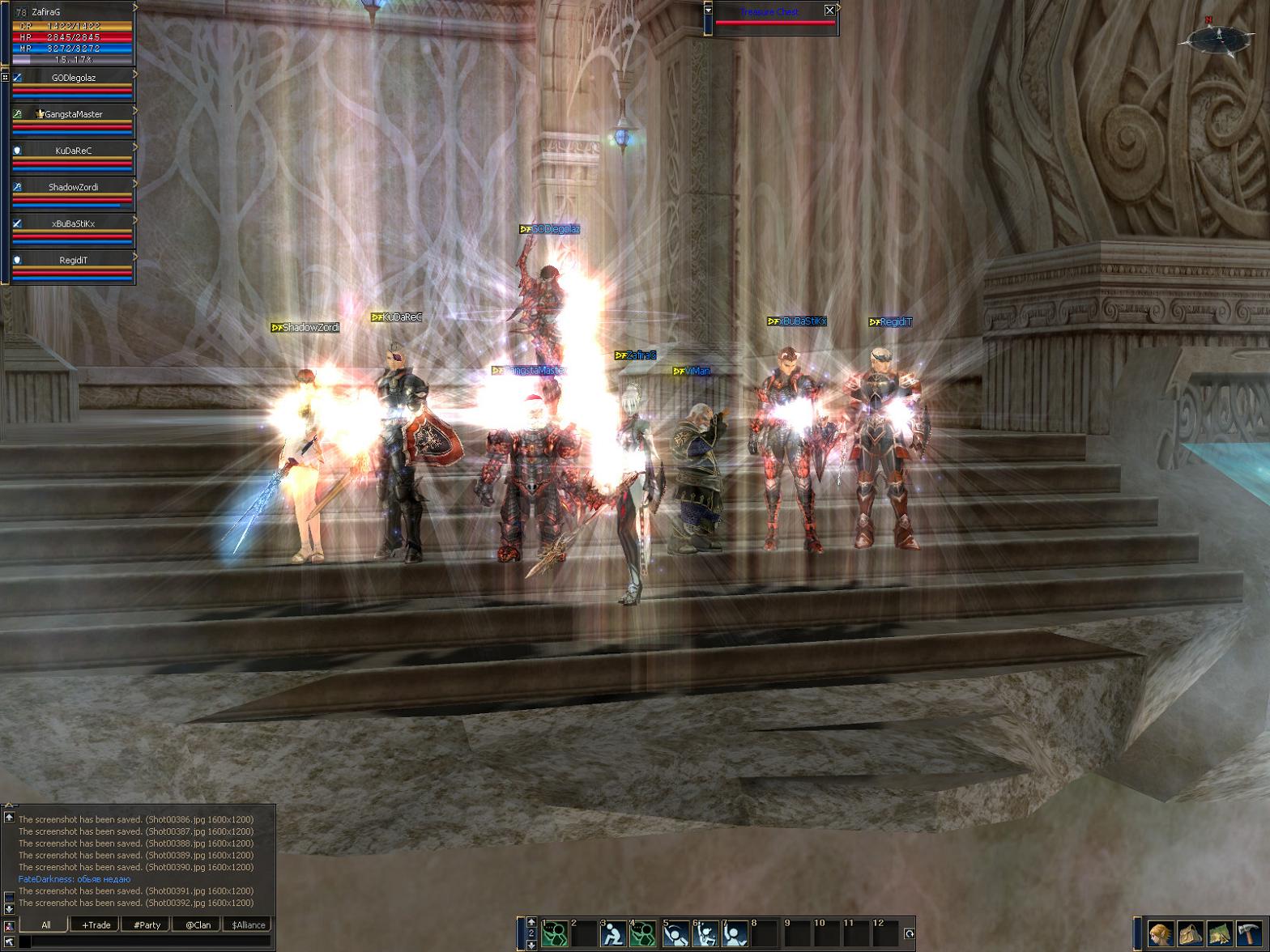
Task: Close the Treasure Chest target window
Action: (829, 11)
